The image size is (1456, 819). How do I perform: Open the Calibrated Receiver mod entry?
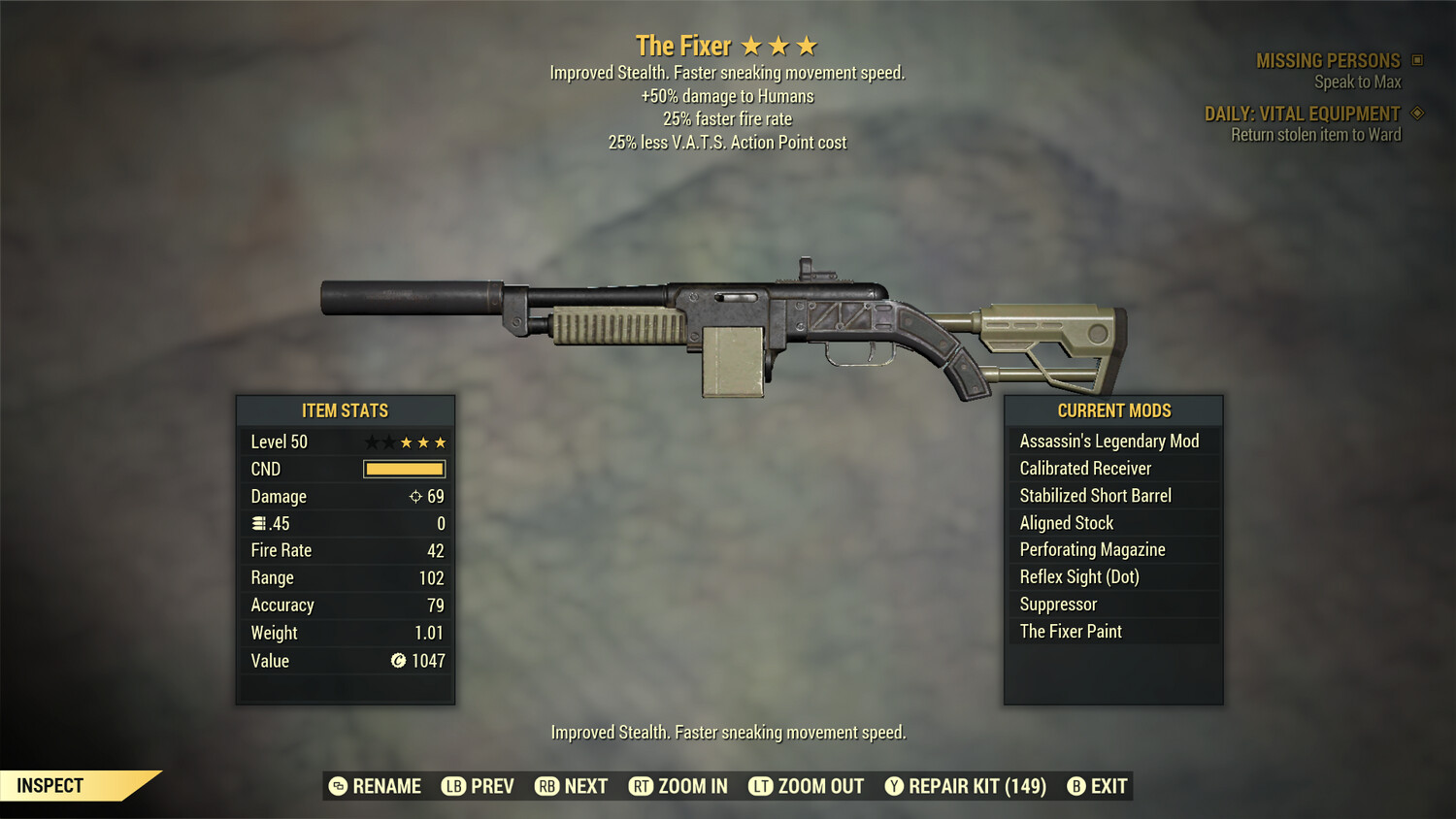pyautogui.click(x=1084, y=468)
